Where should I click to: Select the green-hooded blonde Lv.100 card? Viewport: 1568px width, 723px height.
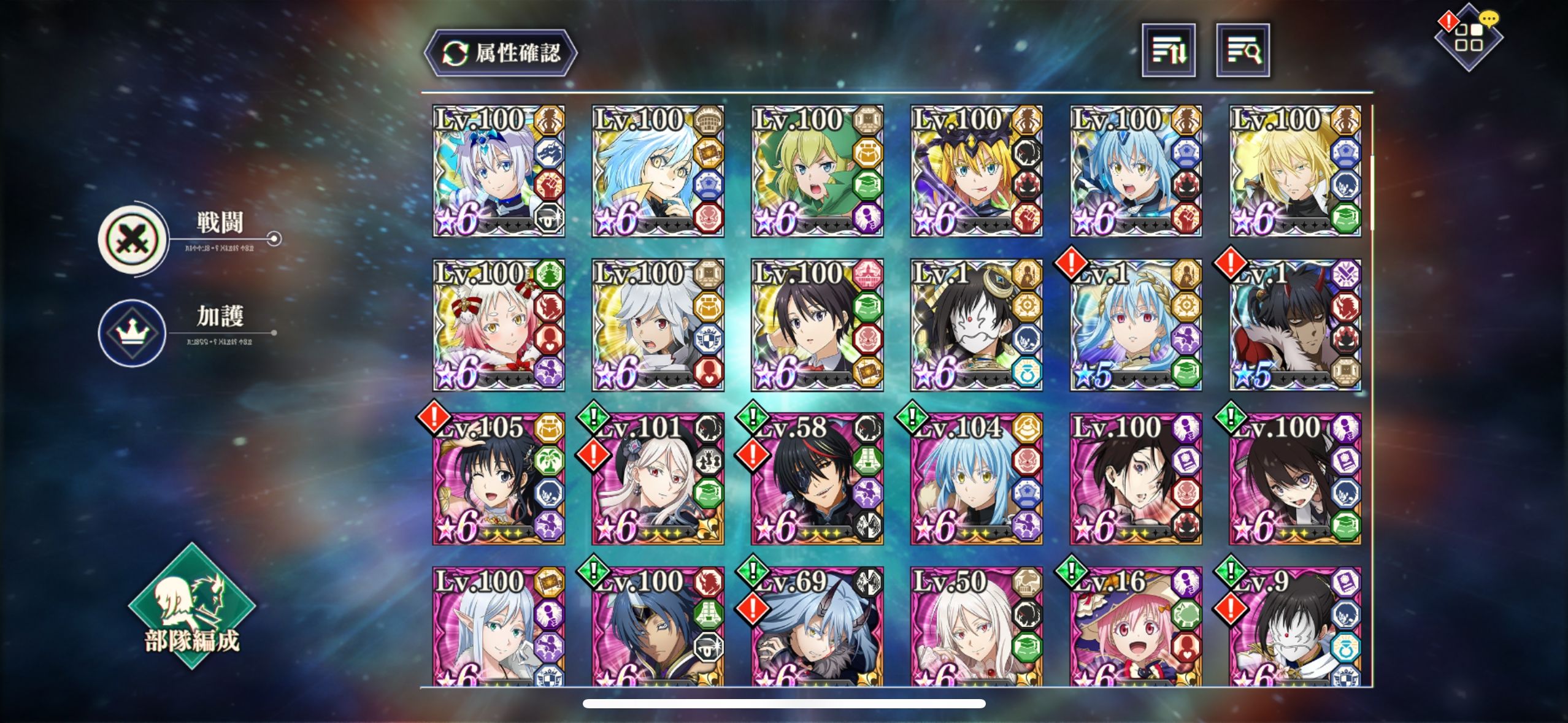817,171
